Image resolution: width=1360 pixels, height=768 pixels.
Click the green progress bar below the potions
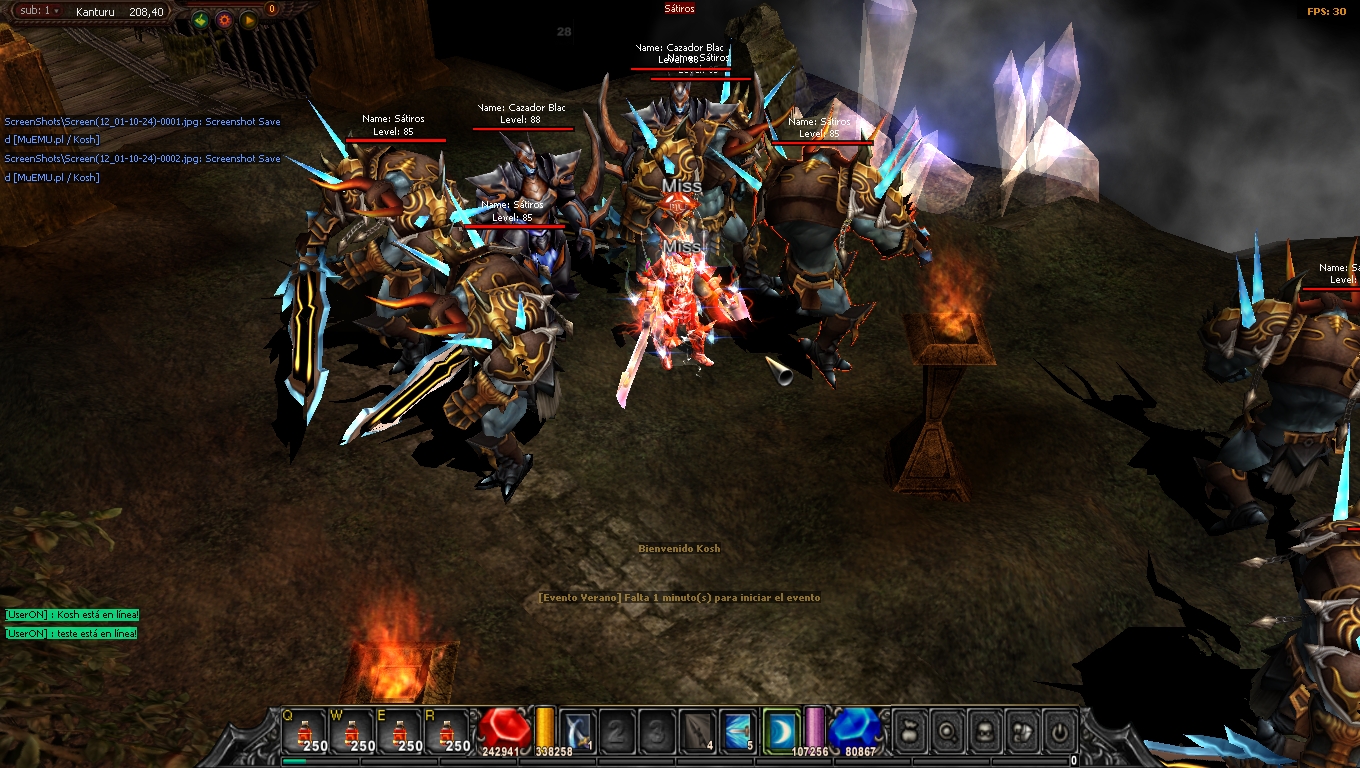click(296, 761)
